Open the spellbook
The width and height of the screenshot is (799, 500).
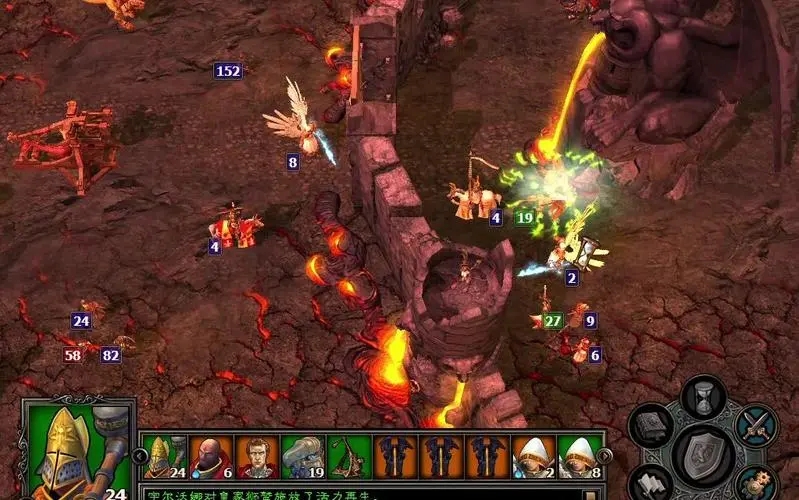coord(652,425)
